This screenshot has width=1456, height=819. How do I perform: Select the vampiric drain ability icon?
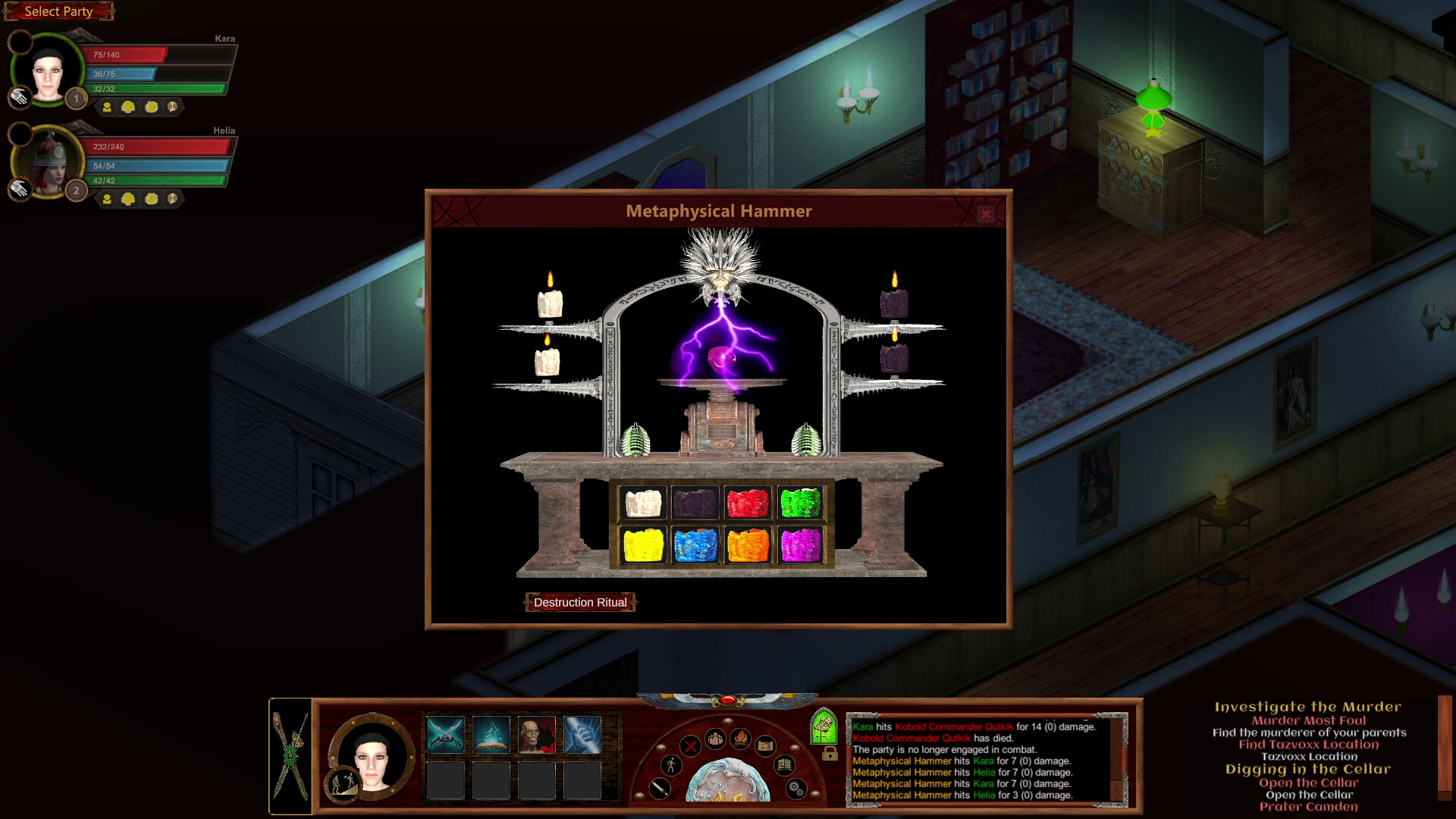coord(537,735)
